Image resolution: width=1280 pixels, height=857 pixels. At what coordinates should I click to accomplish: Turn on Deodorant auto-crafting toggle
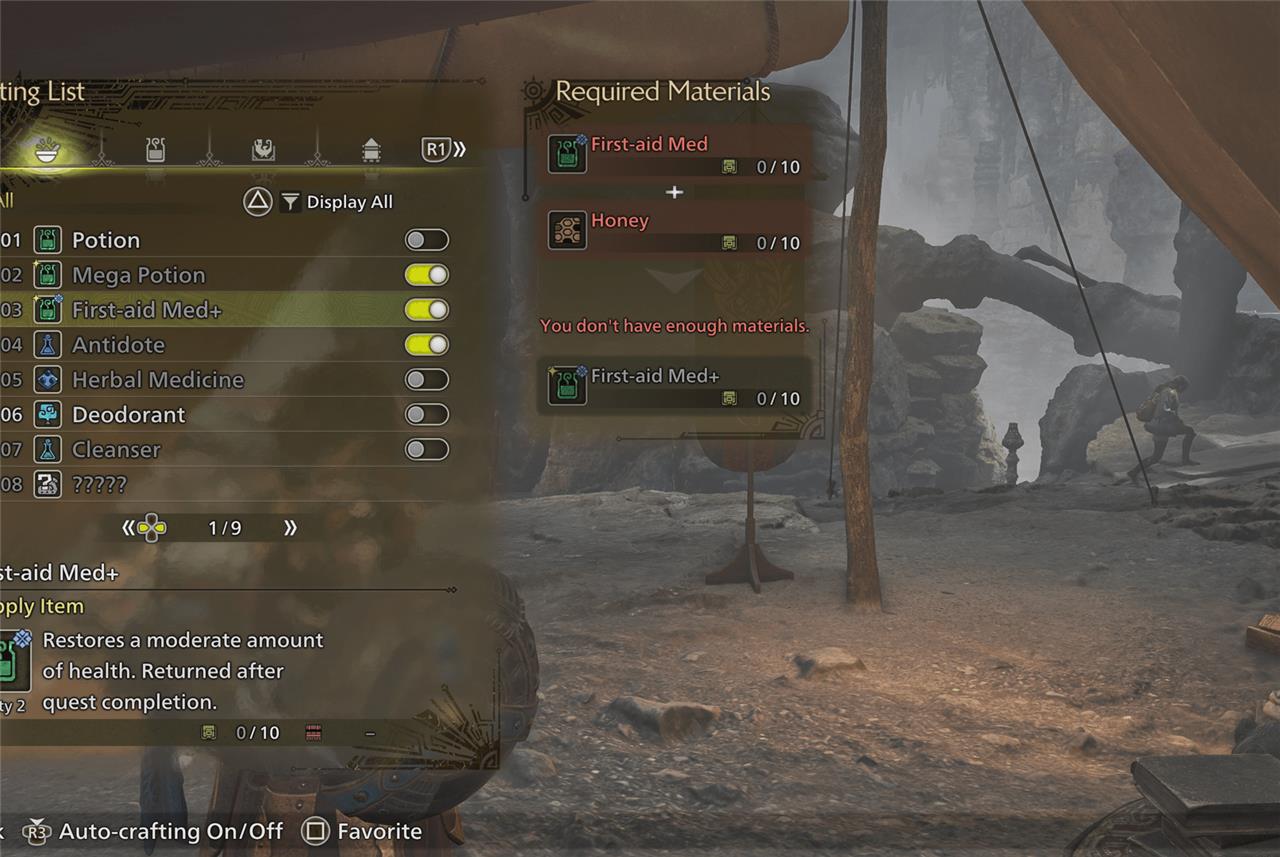click(x=427, y=415)
